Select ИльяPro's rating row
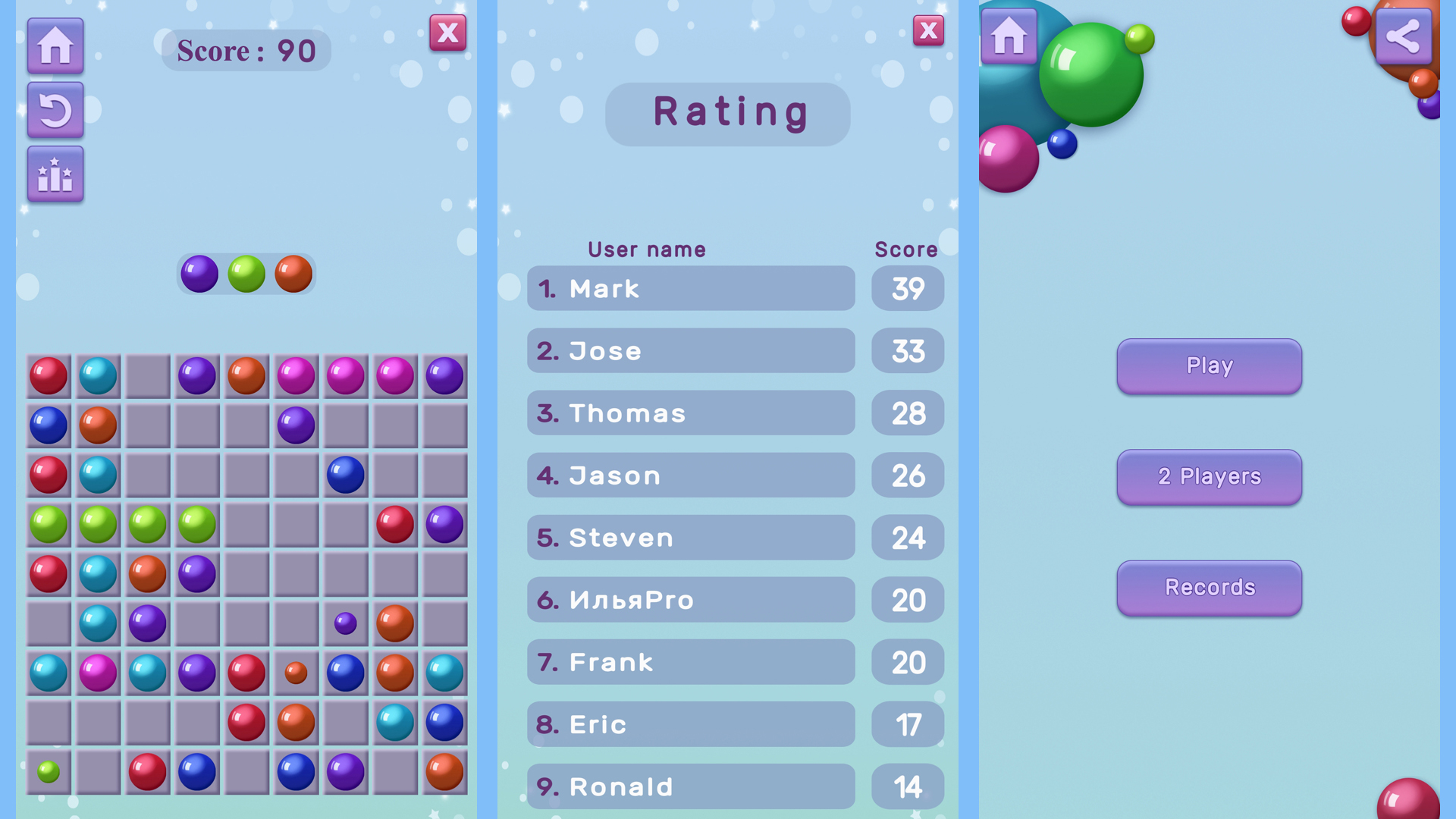This screenshot has width=1456, height=819. coord(690,600)
